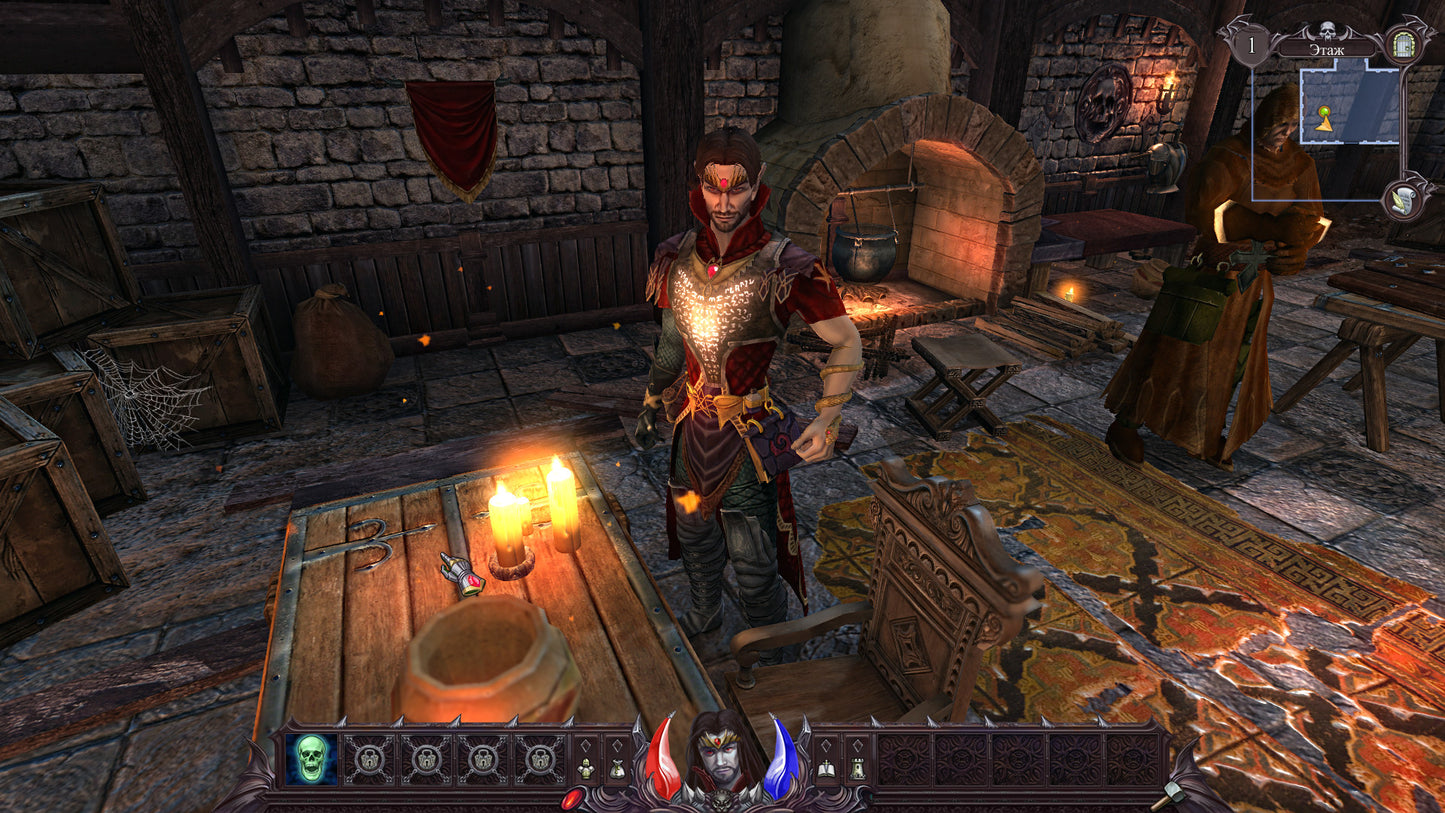This screenshot has width=1445, height=813.
Task: Click the gate icon on the minimap frame
Action: [x=1402, y=45]
